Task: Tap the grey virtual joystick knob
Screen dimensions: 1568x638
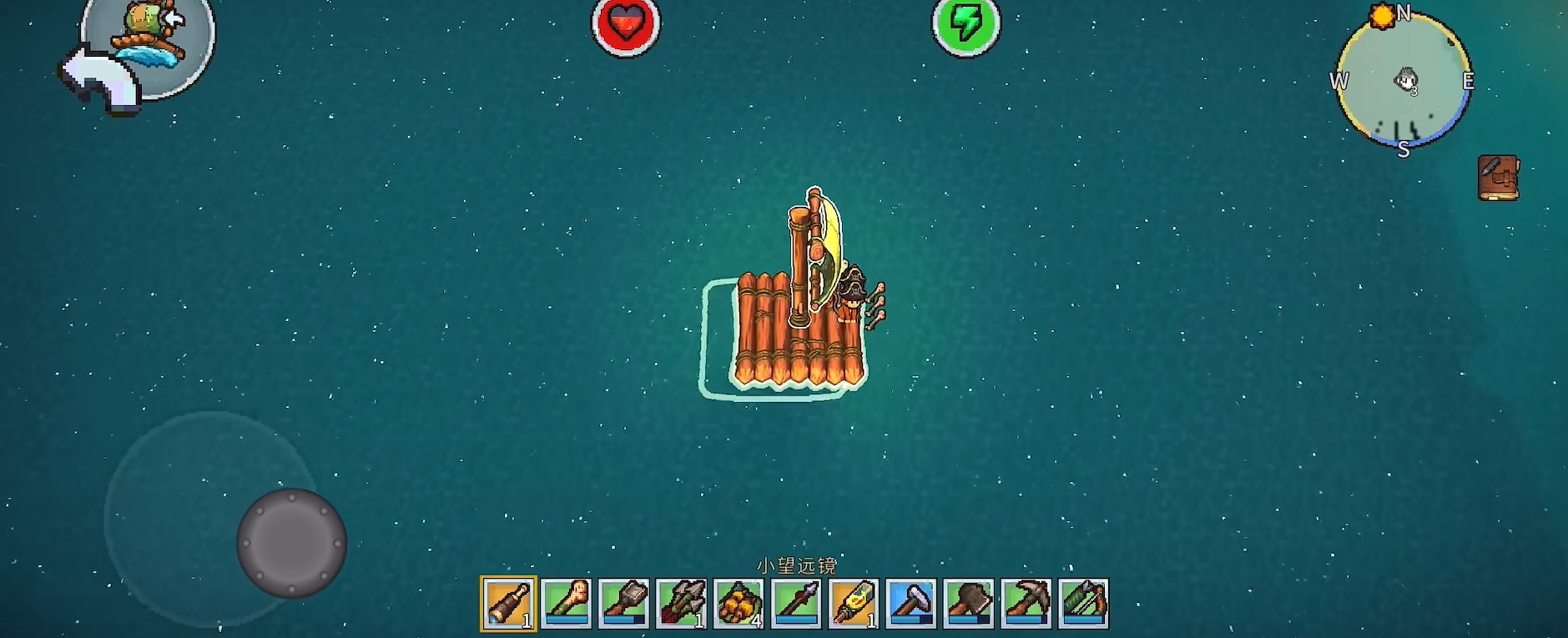Action: [x=291, y=543]
